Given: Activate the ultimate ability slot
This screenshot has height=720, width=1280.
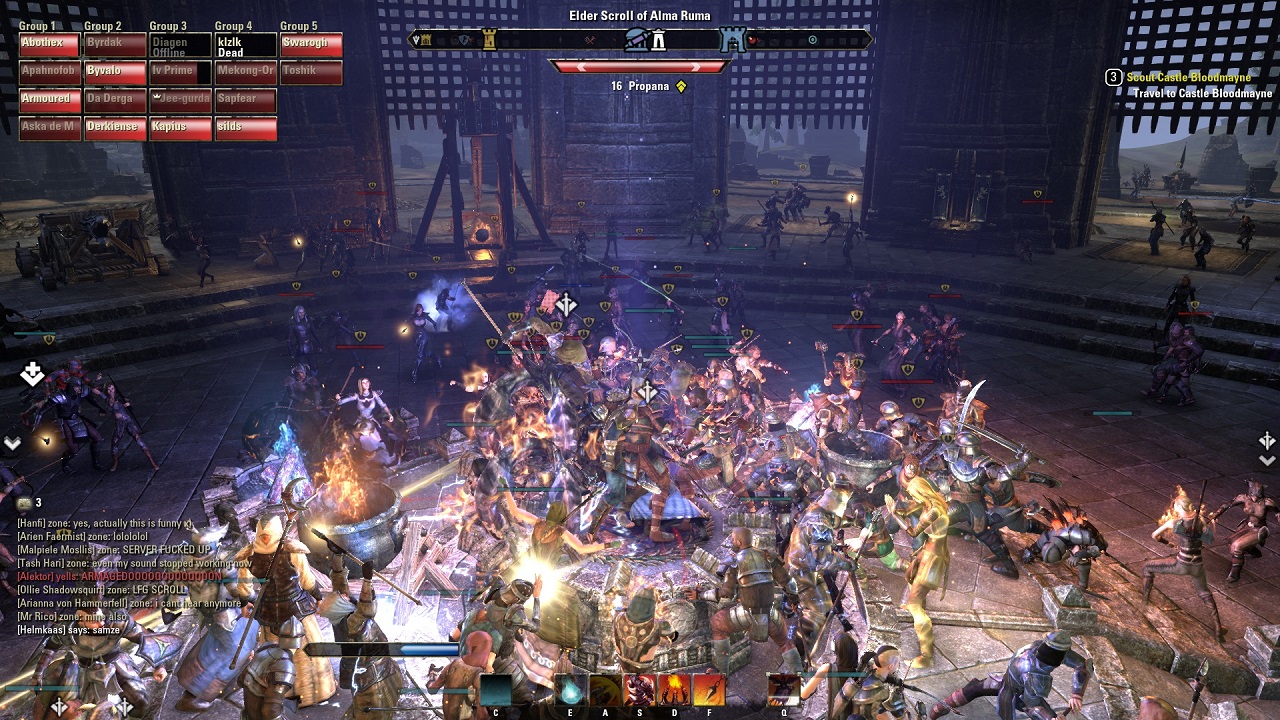Looking at the screenshot, I should click(x=784, y=690).
